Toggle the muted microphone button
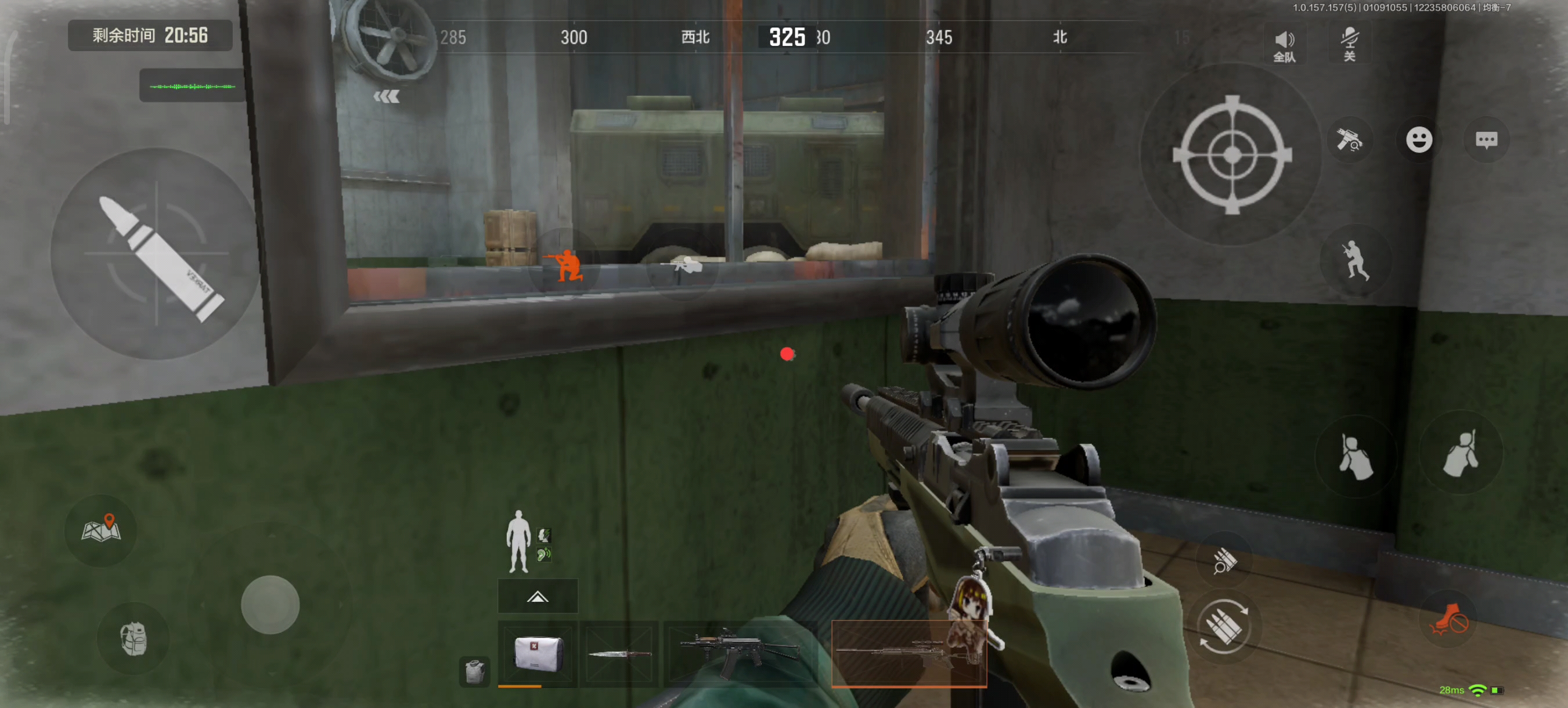Screen dimensions: 1568x708 (x=1349, y=43)
